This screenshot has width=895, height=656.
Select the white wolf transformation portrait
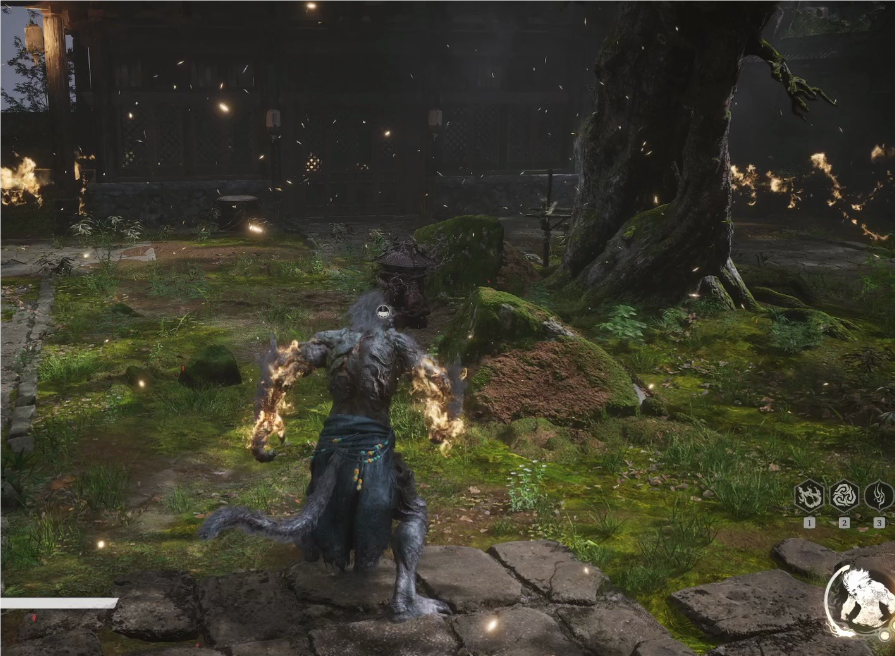(862, 599)
